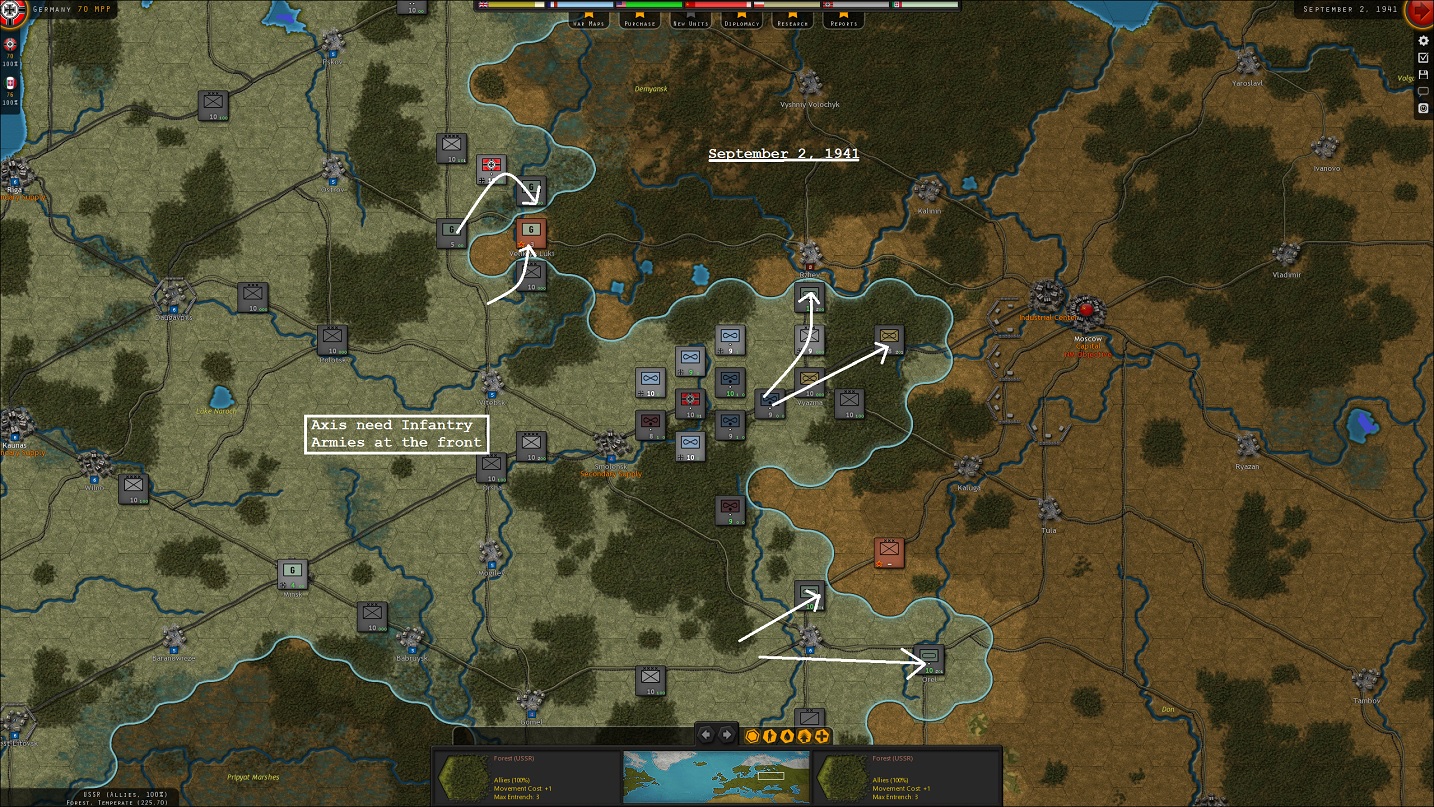Open the Research screen

792,20
